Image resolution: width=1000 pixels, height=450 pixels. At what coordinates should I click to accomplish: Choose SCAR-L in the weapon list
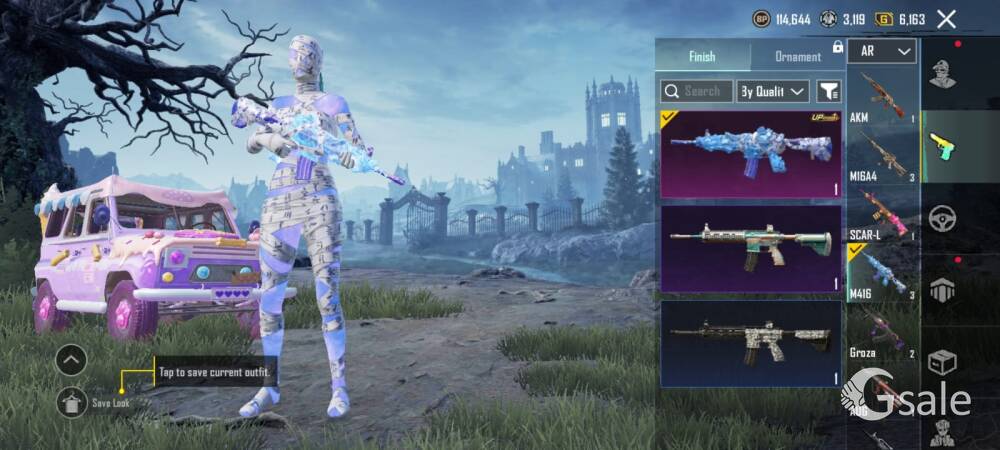pos(882,215)
